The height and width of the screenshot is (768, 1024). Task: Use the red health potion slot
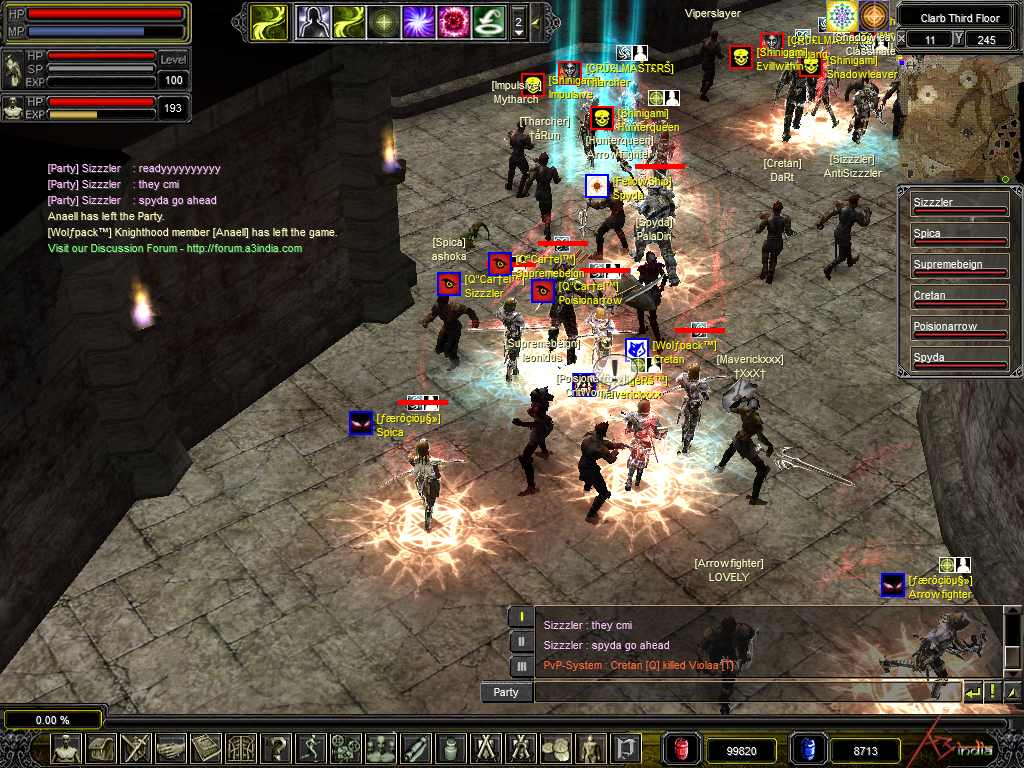[x=682, y=749]
